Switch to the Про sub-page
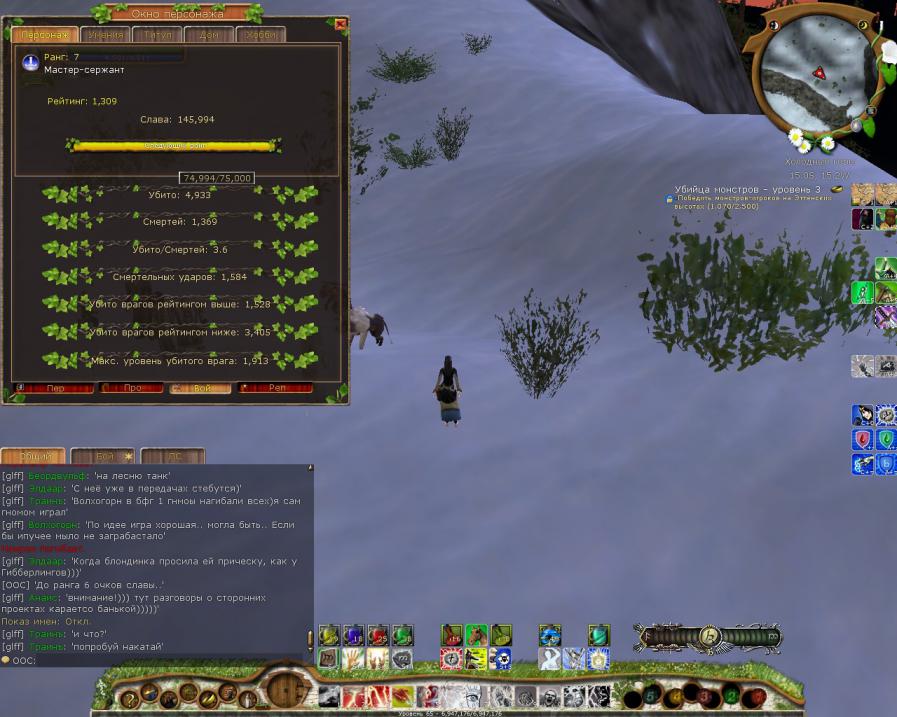Screen dimensions: 897x717 tap(133, 388)
